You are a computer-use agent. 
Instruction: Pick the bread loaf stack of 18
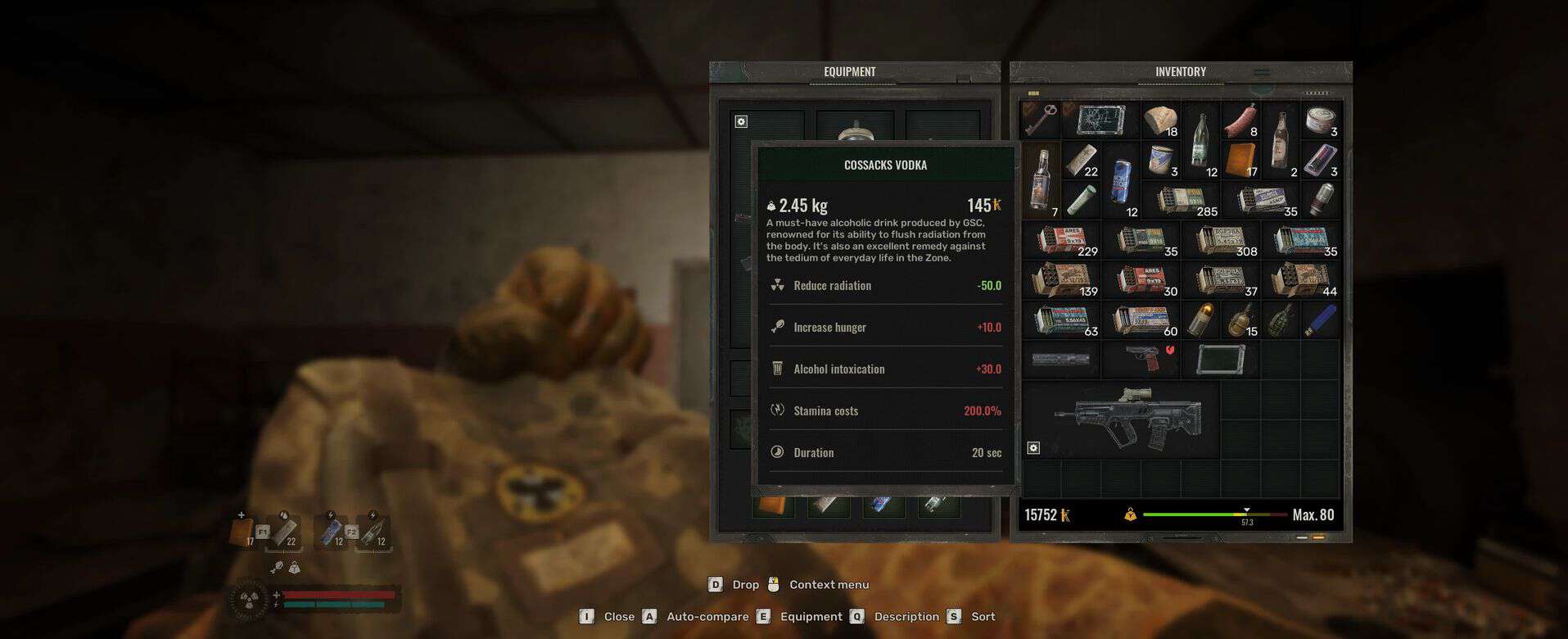click(x=1160, y=120)
